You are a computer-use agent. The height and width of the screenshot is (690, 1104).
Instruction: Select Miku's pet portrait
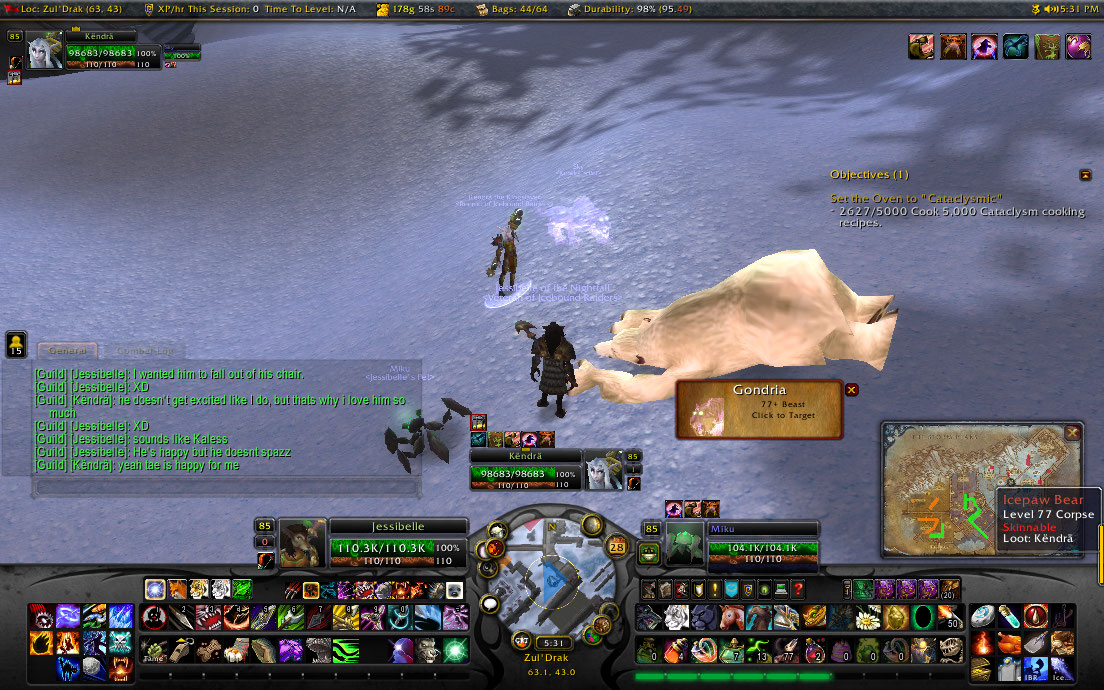[x=685, y=543]
